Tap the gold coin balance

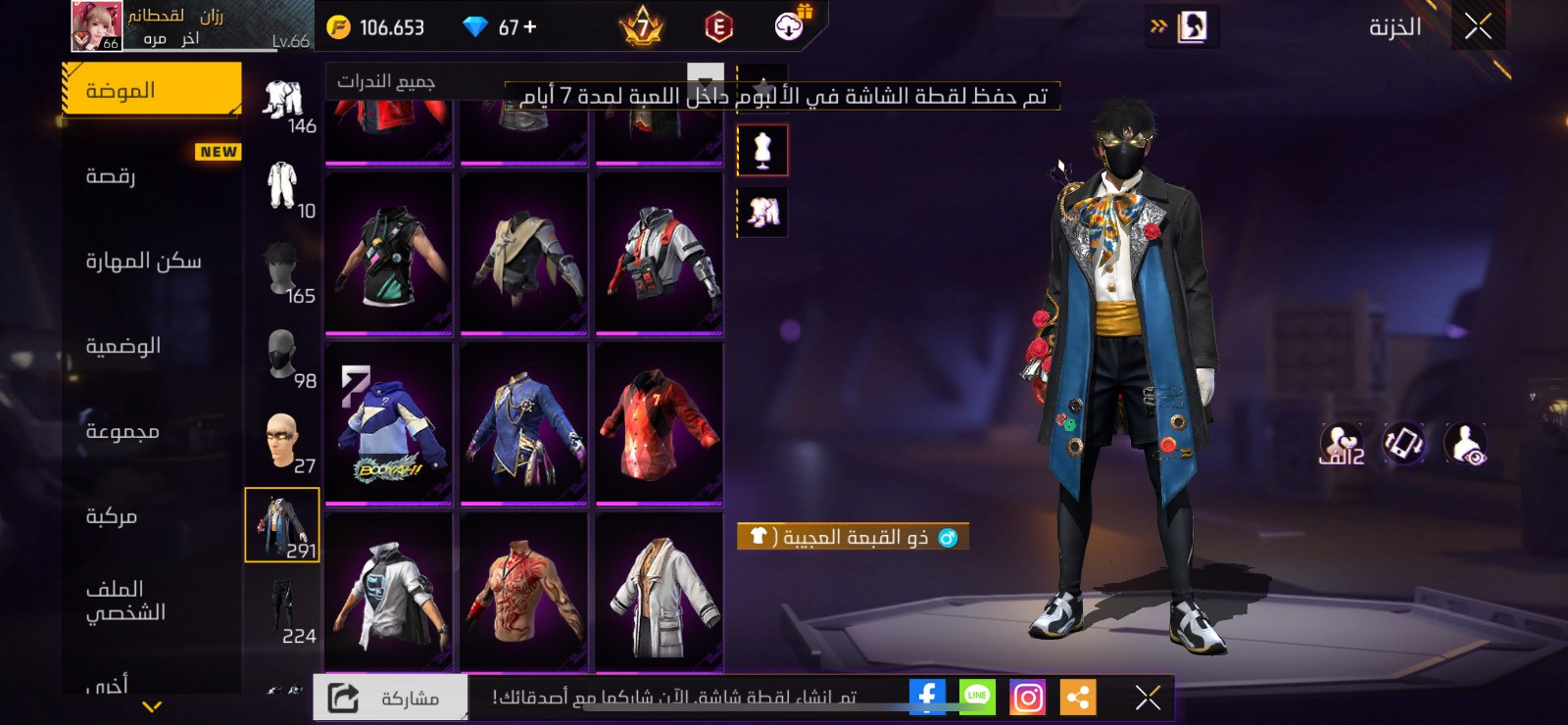tap(375, 27)
